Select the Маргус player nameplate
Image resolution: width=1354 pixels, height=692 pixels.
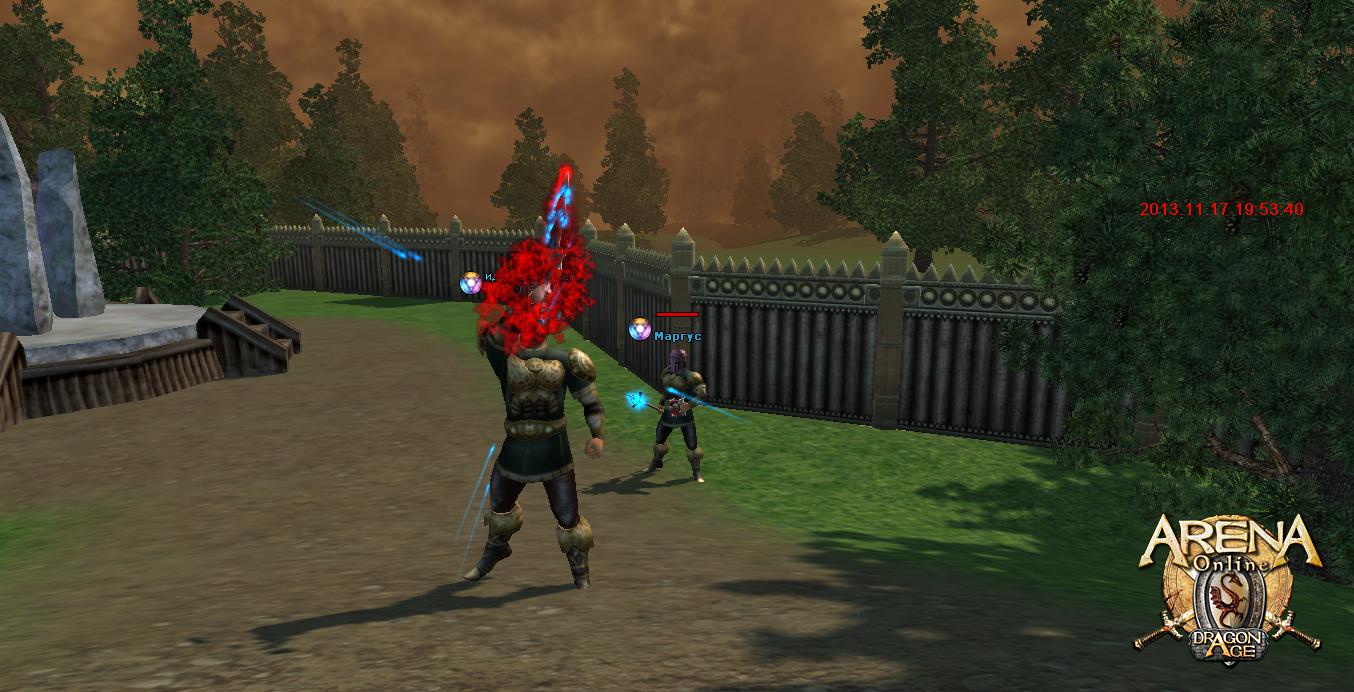point(677,336)
